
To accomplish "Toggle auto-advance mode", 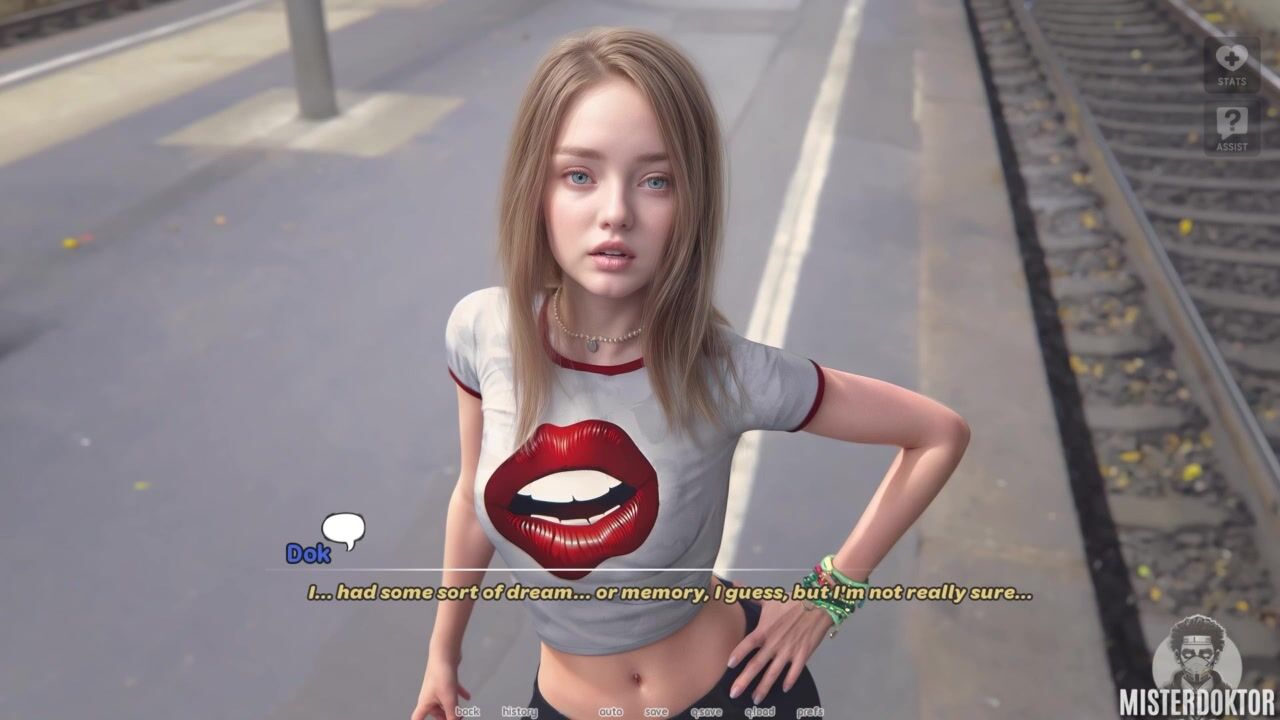I will 610,712.
